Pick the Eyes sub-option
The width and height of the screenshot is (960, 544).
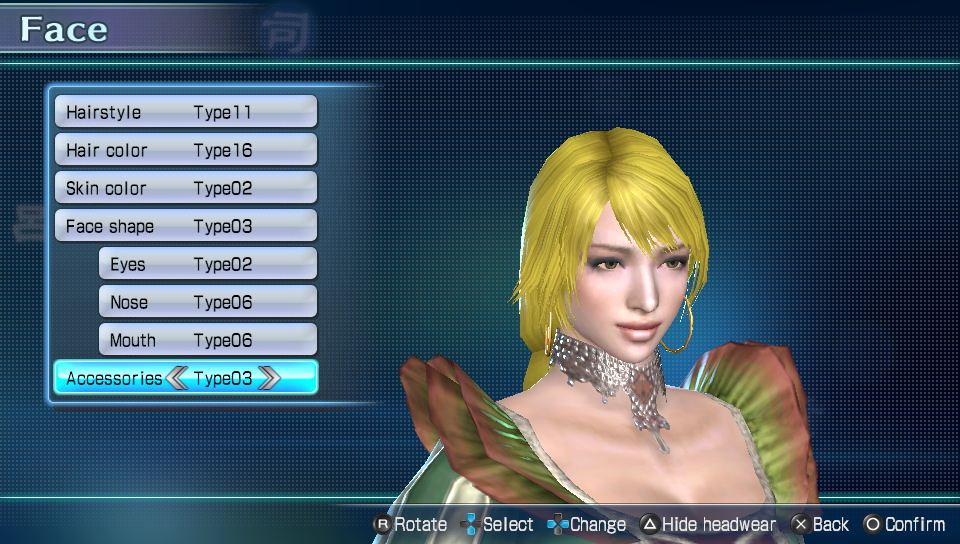click(207, 264)
